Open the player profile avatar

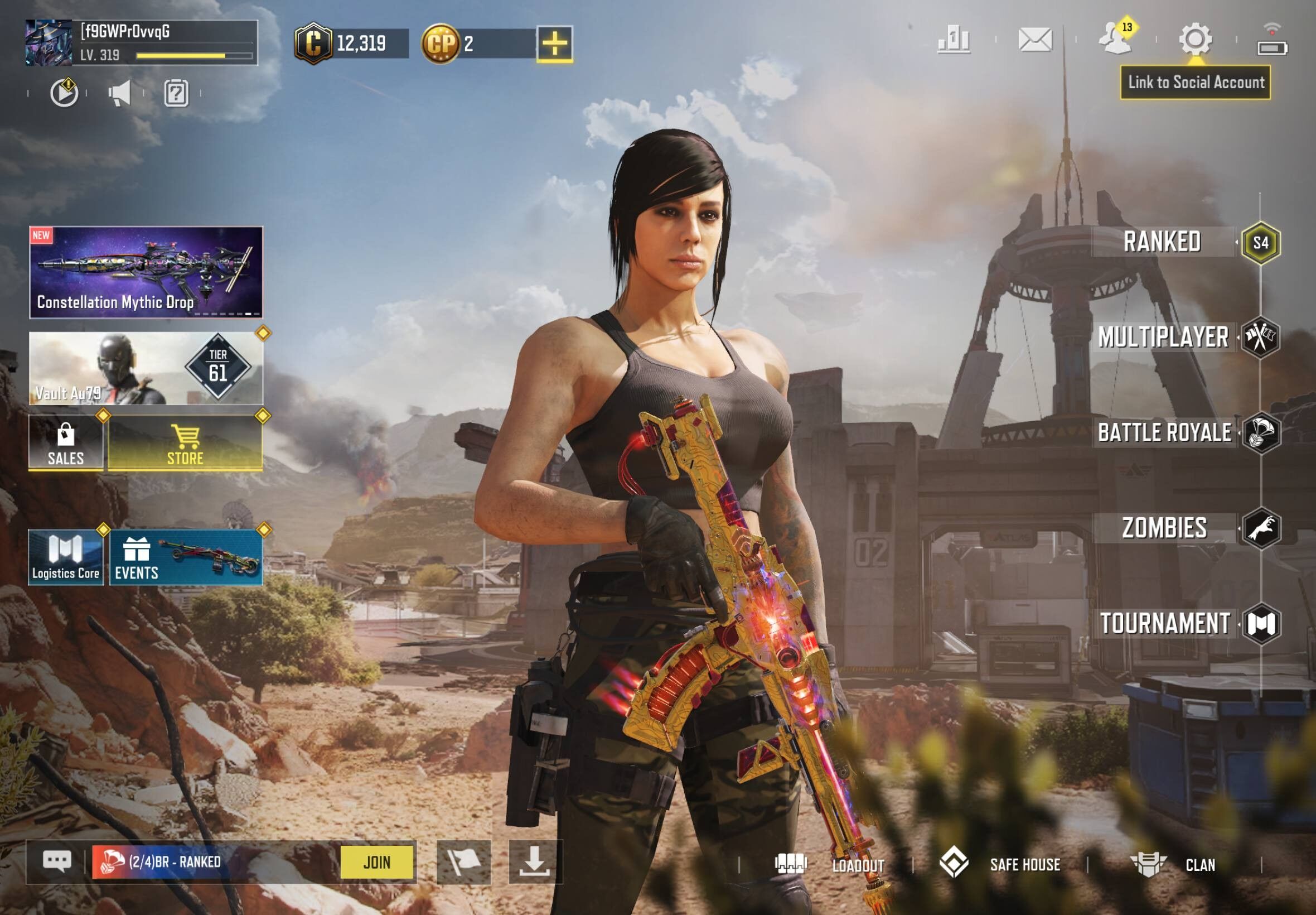[48, 42]
